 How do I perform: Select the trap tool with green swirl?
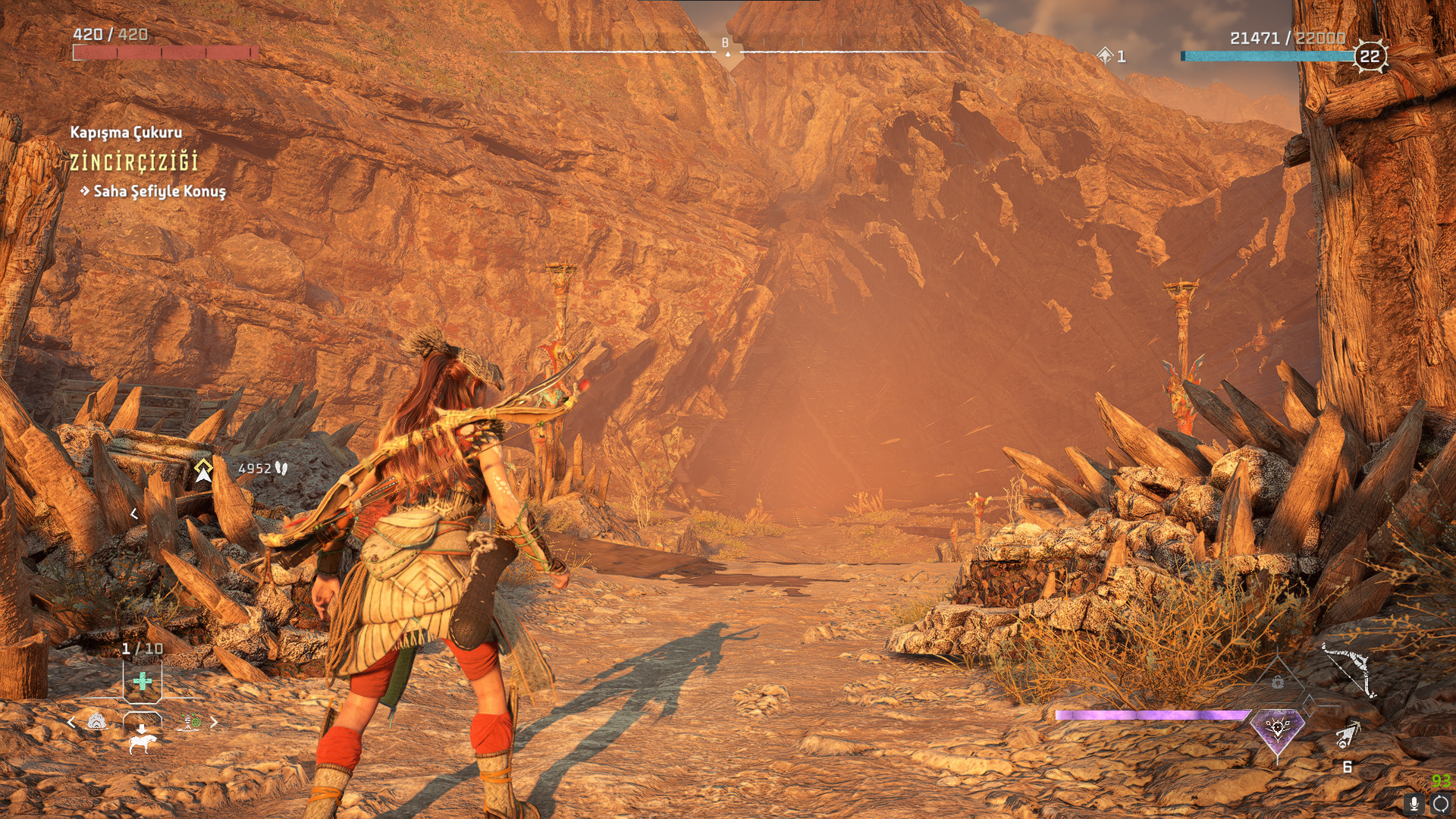190,722
